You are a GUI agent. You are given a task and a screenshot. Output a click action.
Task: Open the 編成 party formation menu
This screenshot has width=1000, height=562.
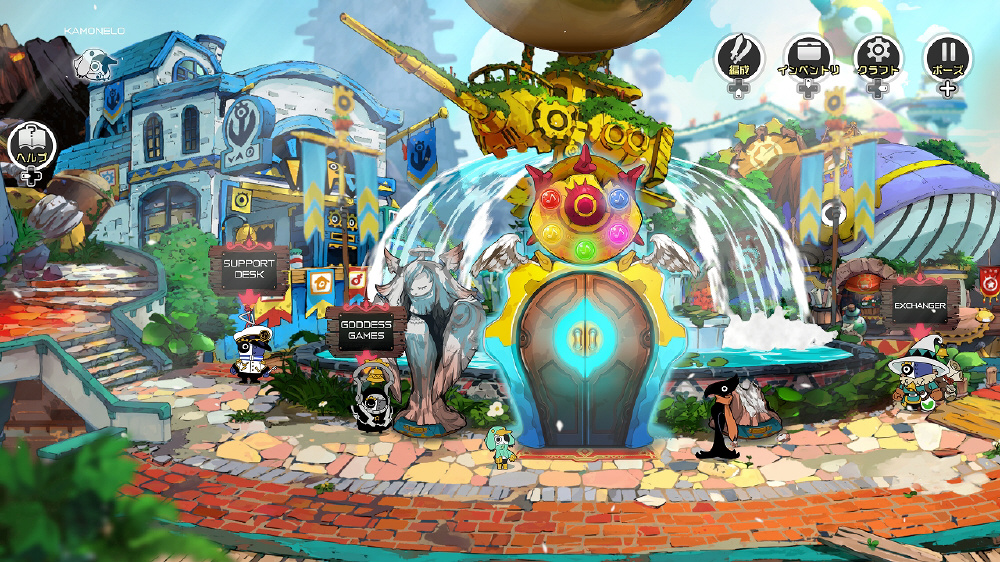tap(739, 57)
